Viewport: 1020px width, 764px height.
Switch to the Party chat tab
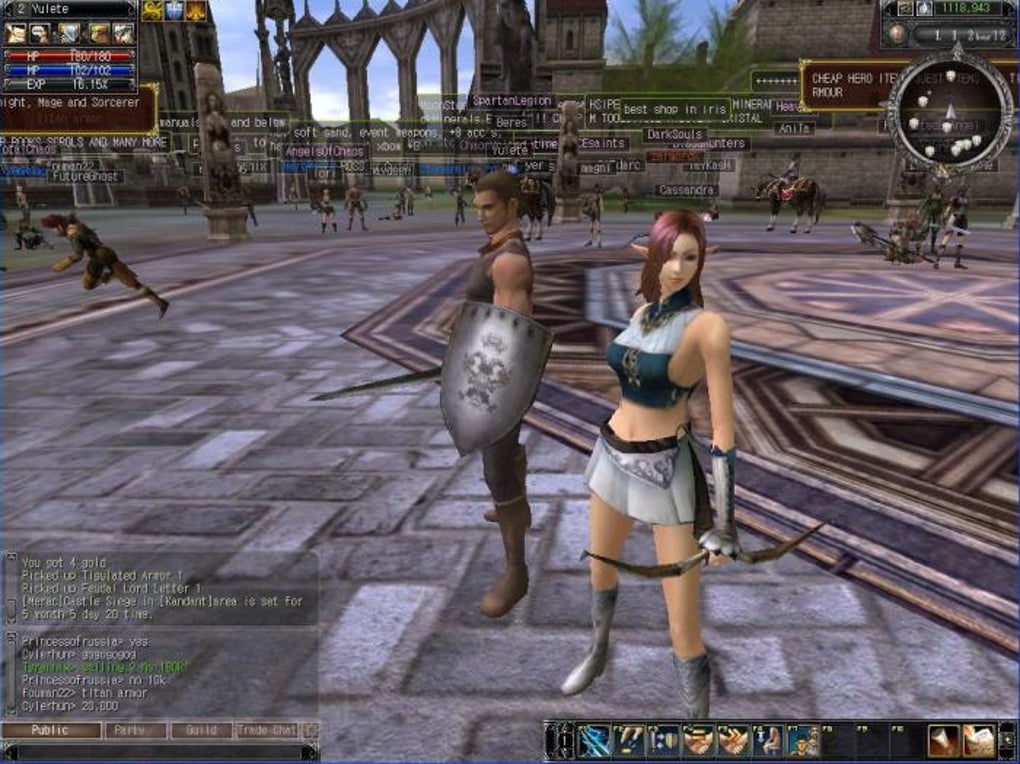[136, 730]
